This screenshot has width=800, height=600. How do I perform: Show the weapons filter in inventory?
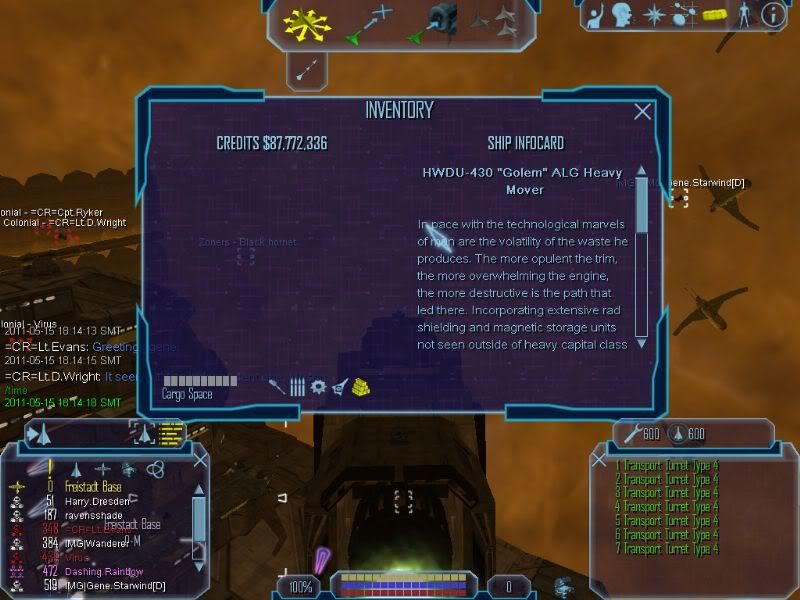pyautogui.click(x=276, y=387)
